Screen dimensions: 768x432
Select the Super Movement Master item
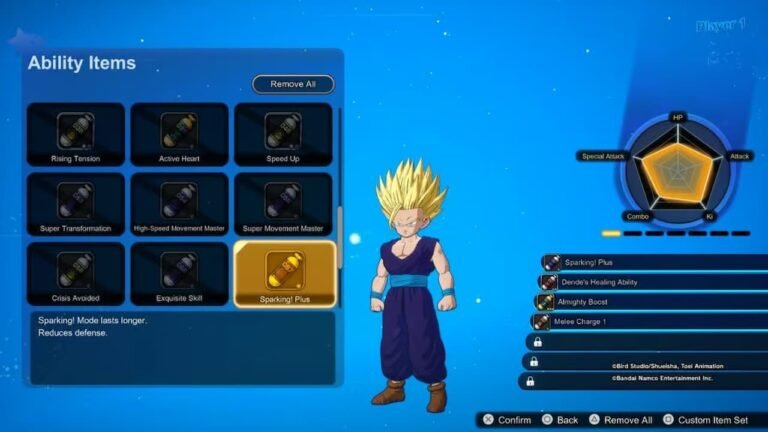click(x=283, y=204)
